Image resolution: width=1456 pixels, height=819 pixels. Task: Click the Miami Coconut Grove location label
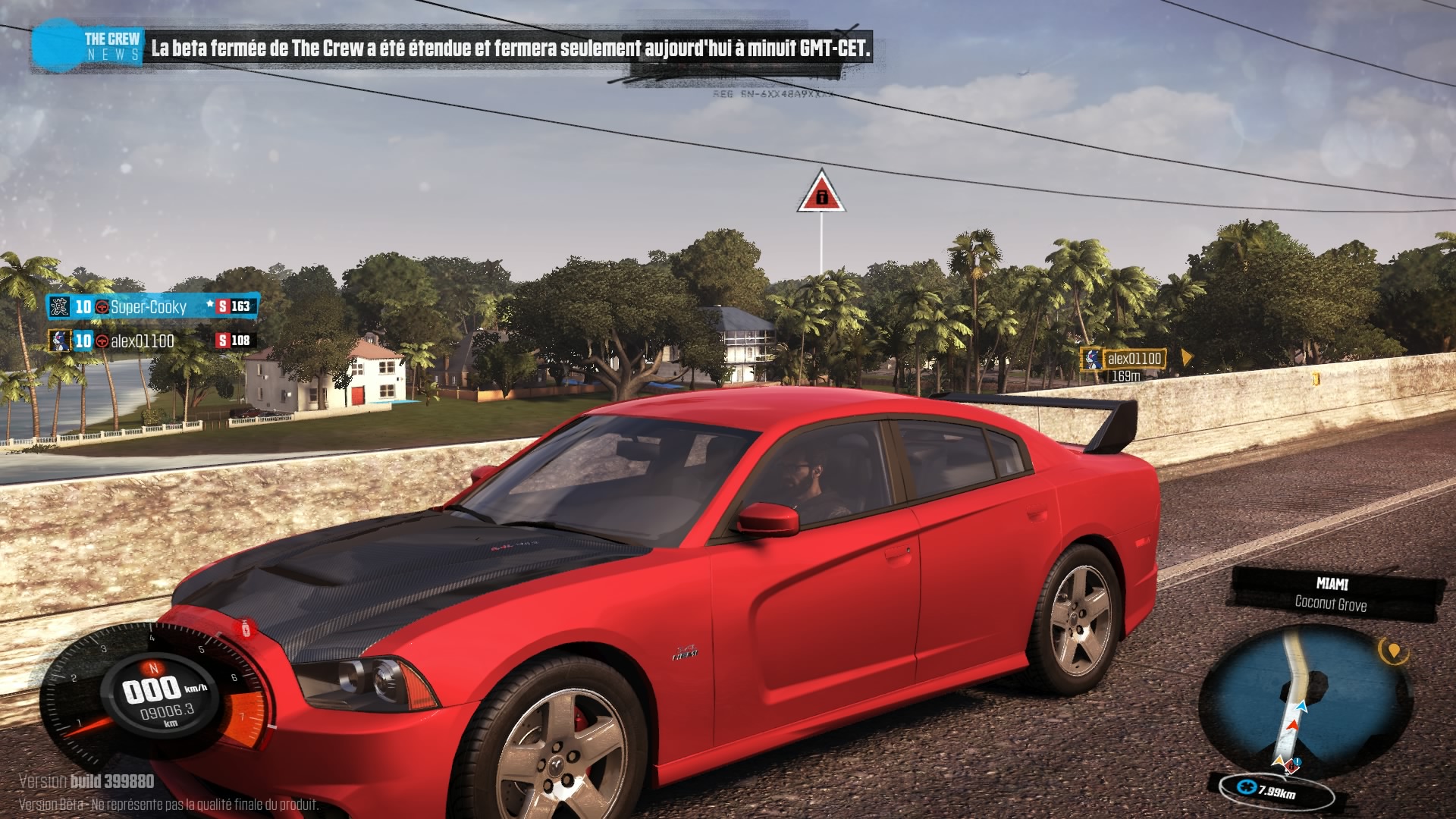tap(1332, 594)
